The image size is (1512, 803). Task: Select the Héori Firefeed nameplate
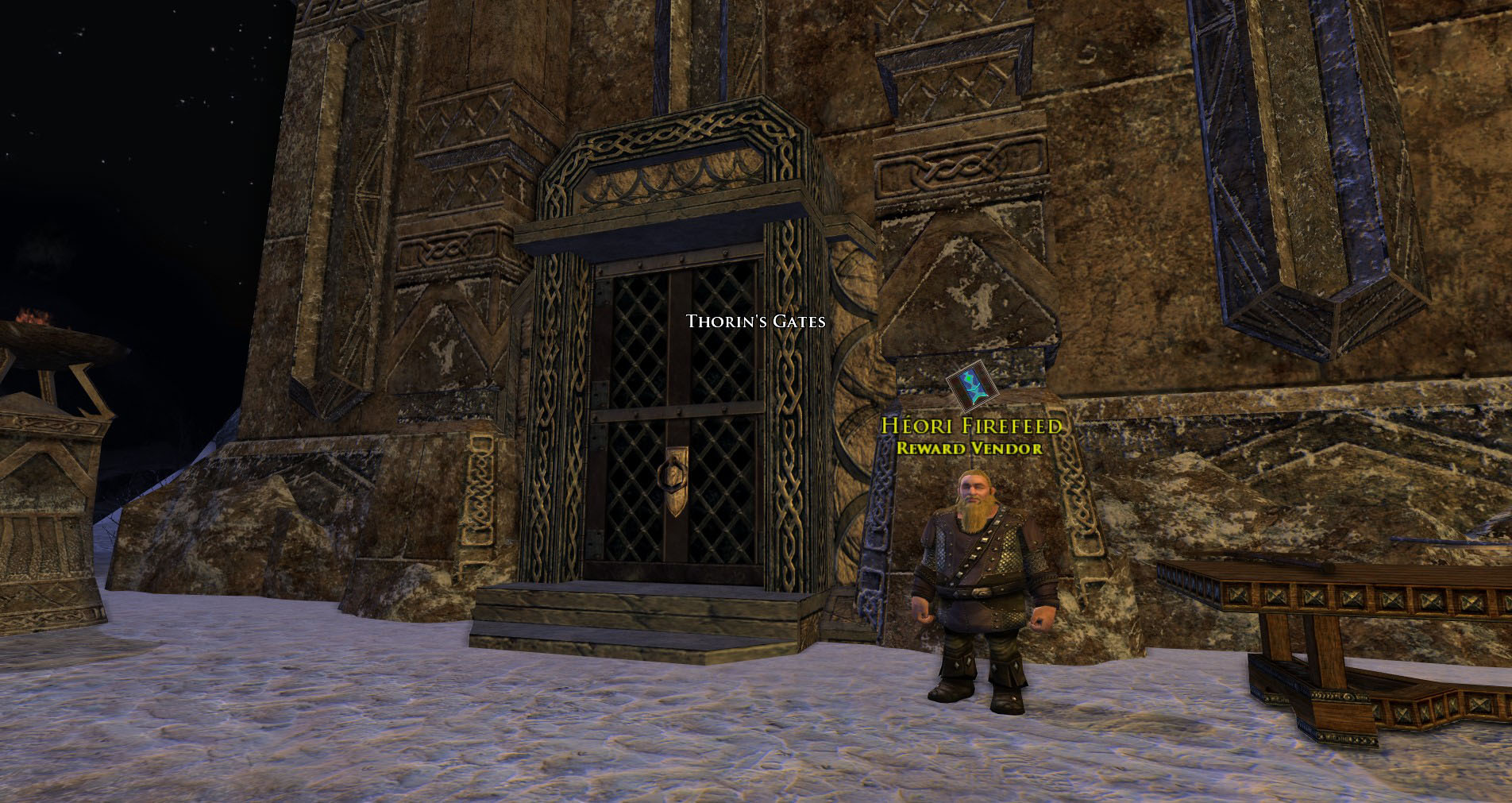click(970, 427)
